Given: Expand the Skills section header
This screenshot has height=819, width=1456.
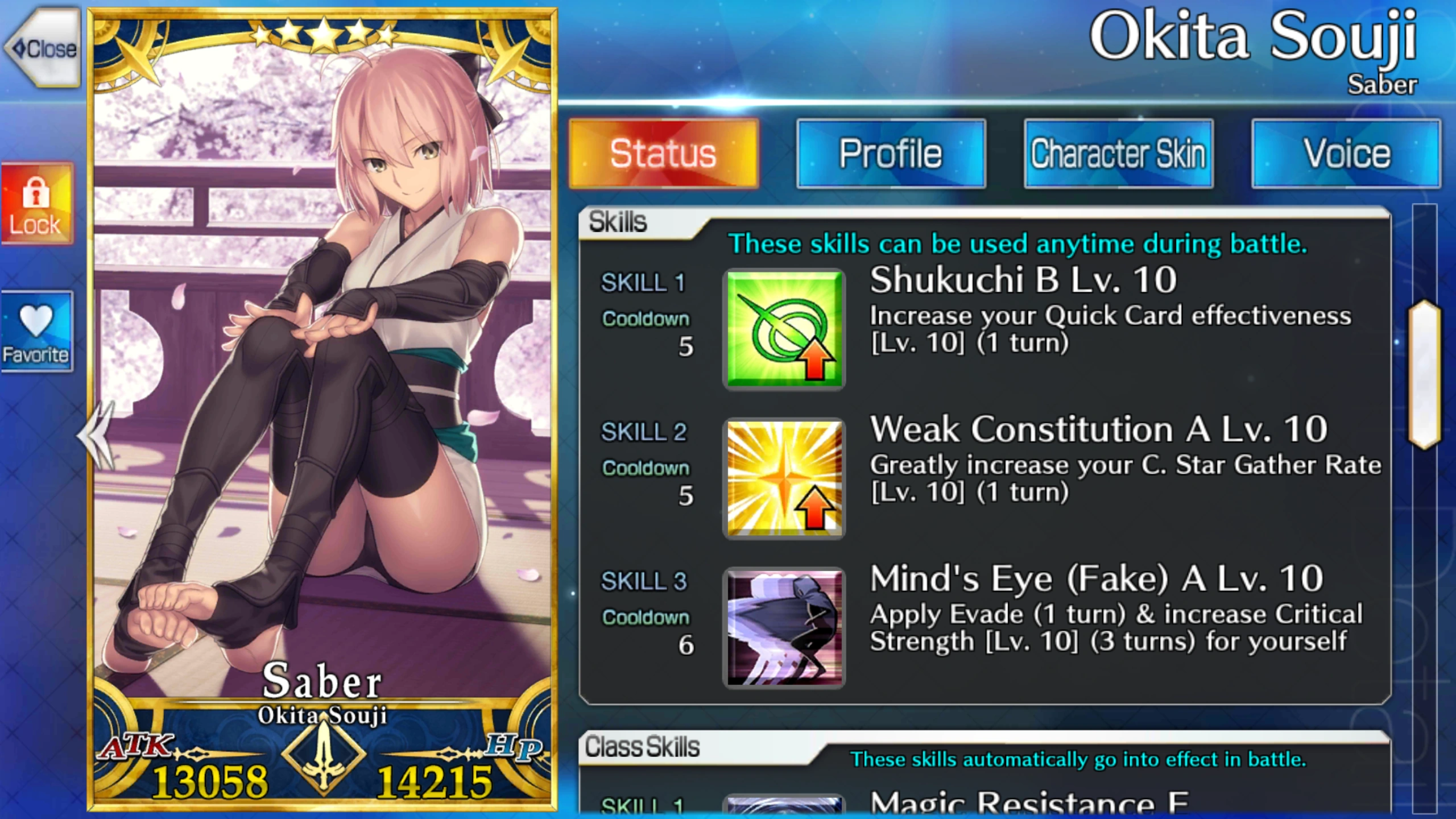Looking at the screenshot, I should (x=617, y=222).
